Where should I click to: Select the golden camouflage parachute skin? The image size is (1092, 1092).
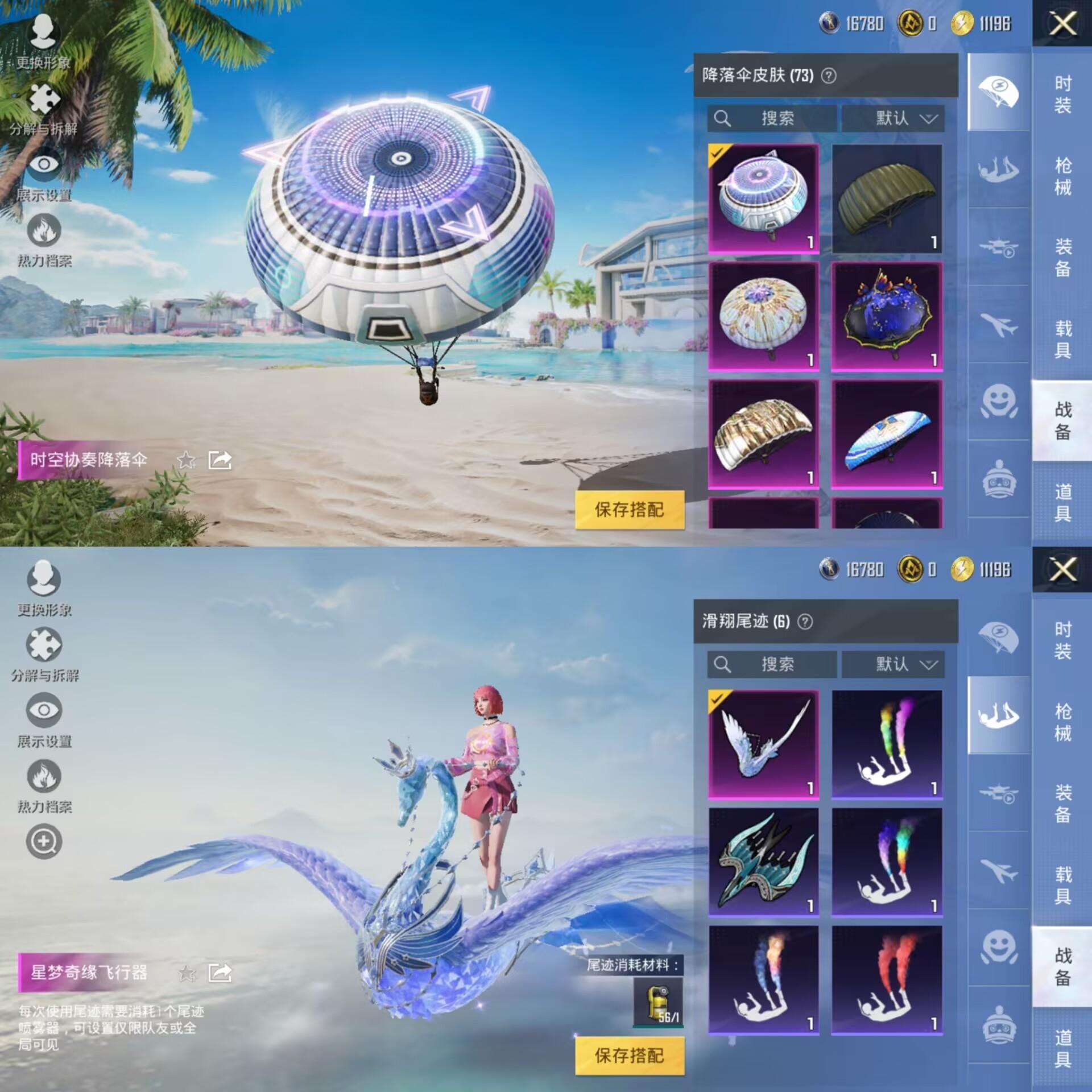pyautogui.click(x=763, y=434)
